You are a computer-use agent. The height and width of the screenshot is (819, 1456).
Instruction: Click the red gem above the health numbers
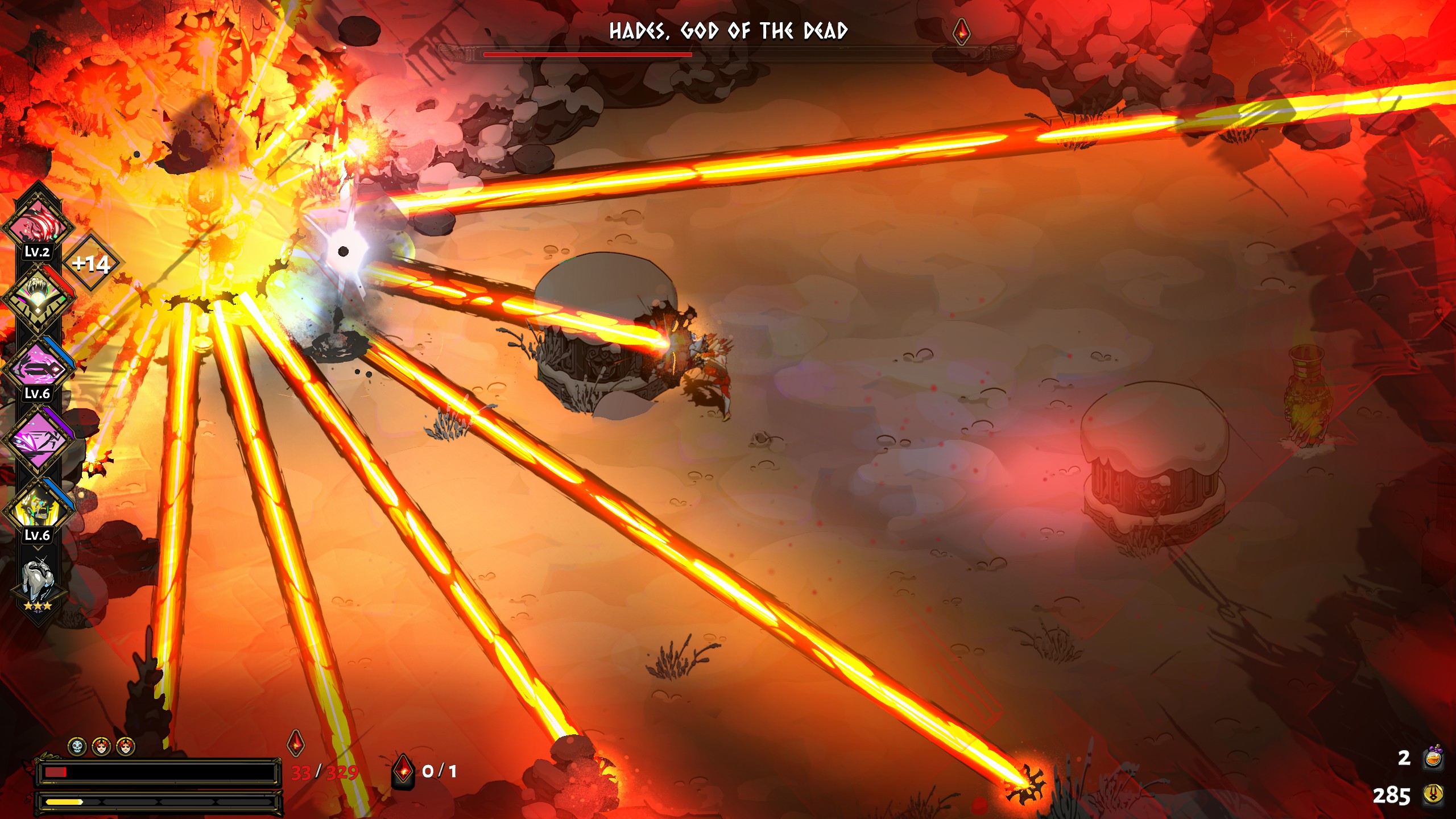(x=296, y=743)
